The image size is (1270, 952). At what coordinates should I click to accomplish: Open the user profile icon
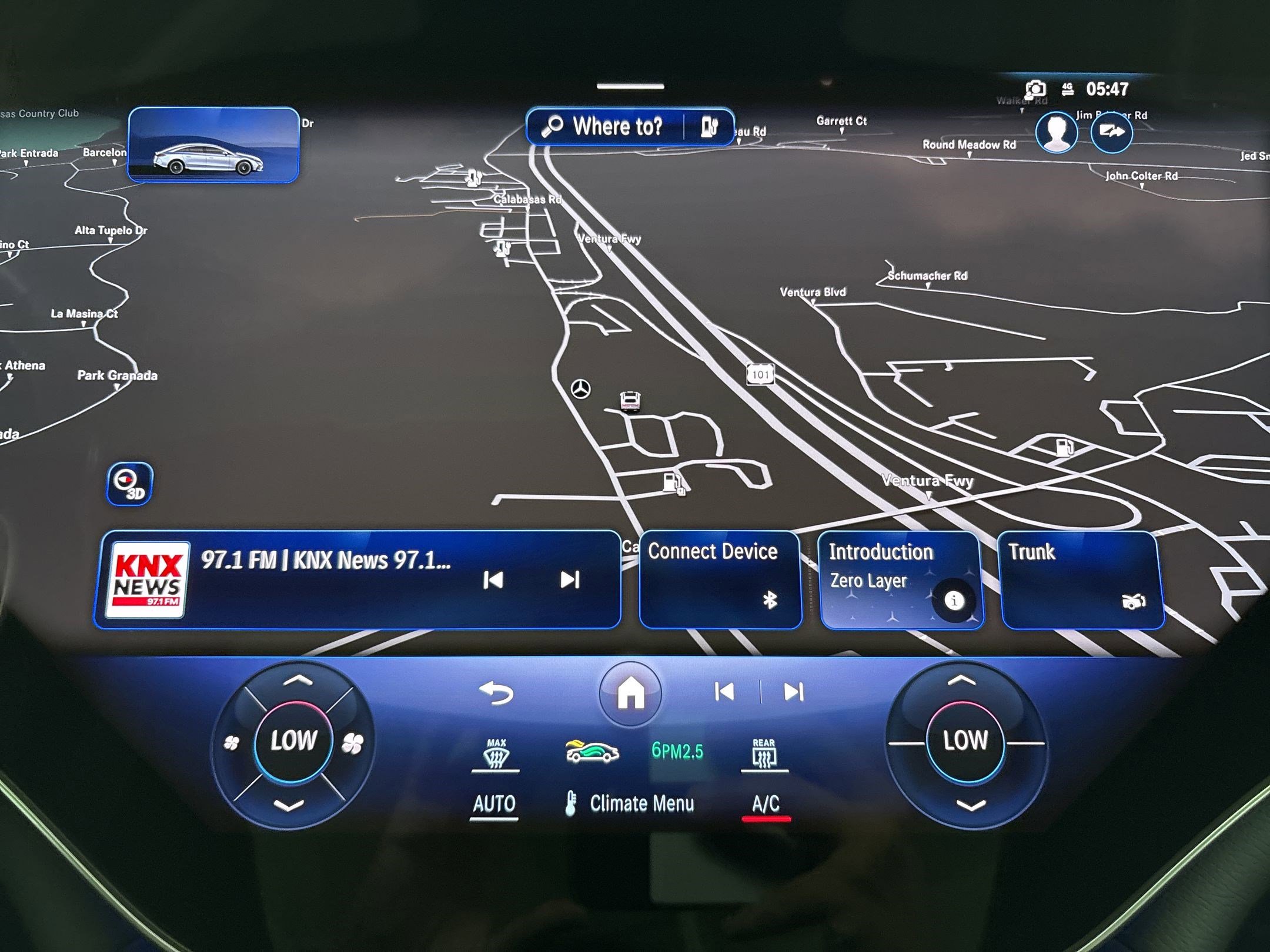pyautogui.click(x=1057, y=132)
